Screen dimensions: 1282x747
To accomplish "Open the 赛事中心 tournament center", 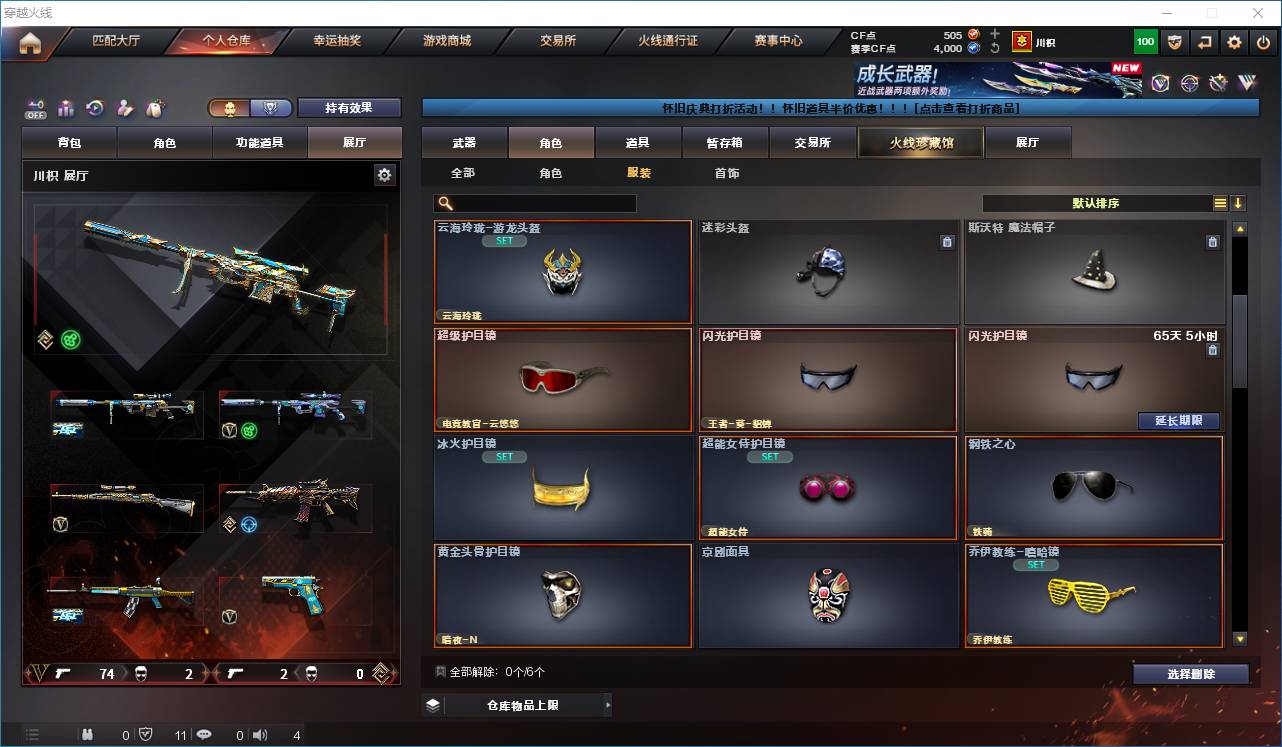I will (778, 41).
